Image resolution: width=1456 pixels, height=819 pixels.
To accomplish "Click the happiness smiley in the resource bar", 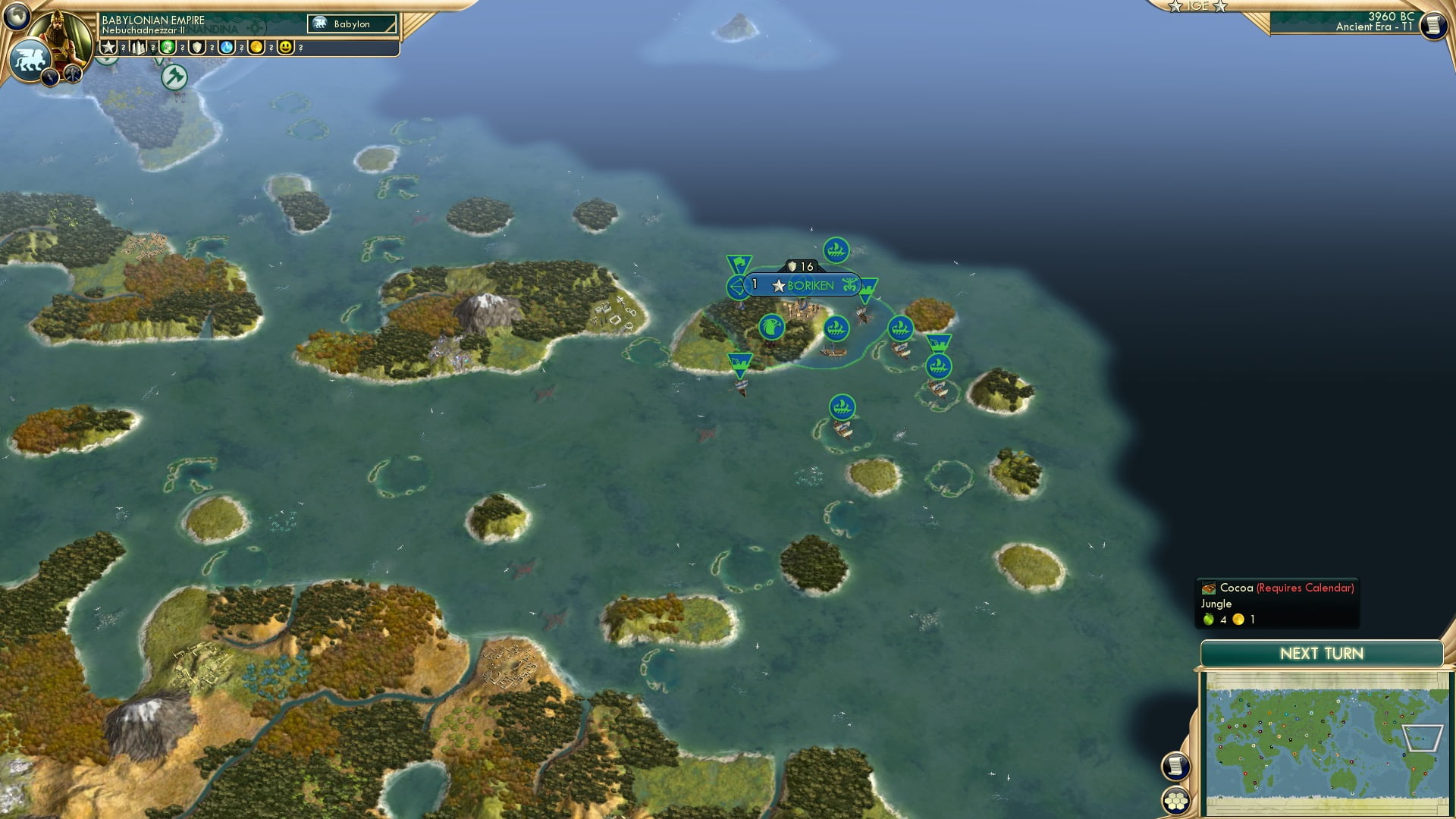I will point(284,47).
